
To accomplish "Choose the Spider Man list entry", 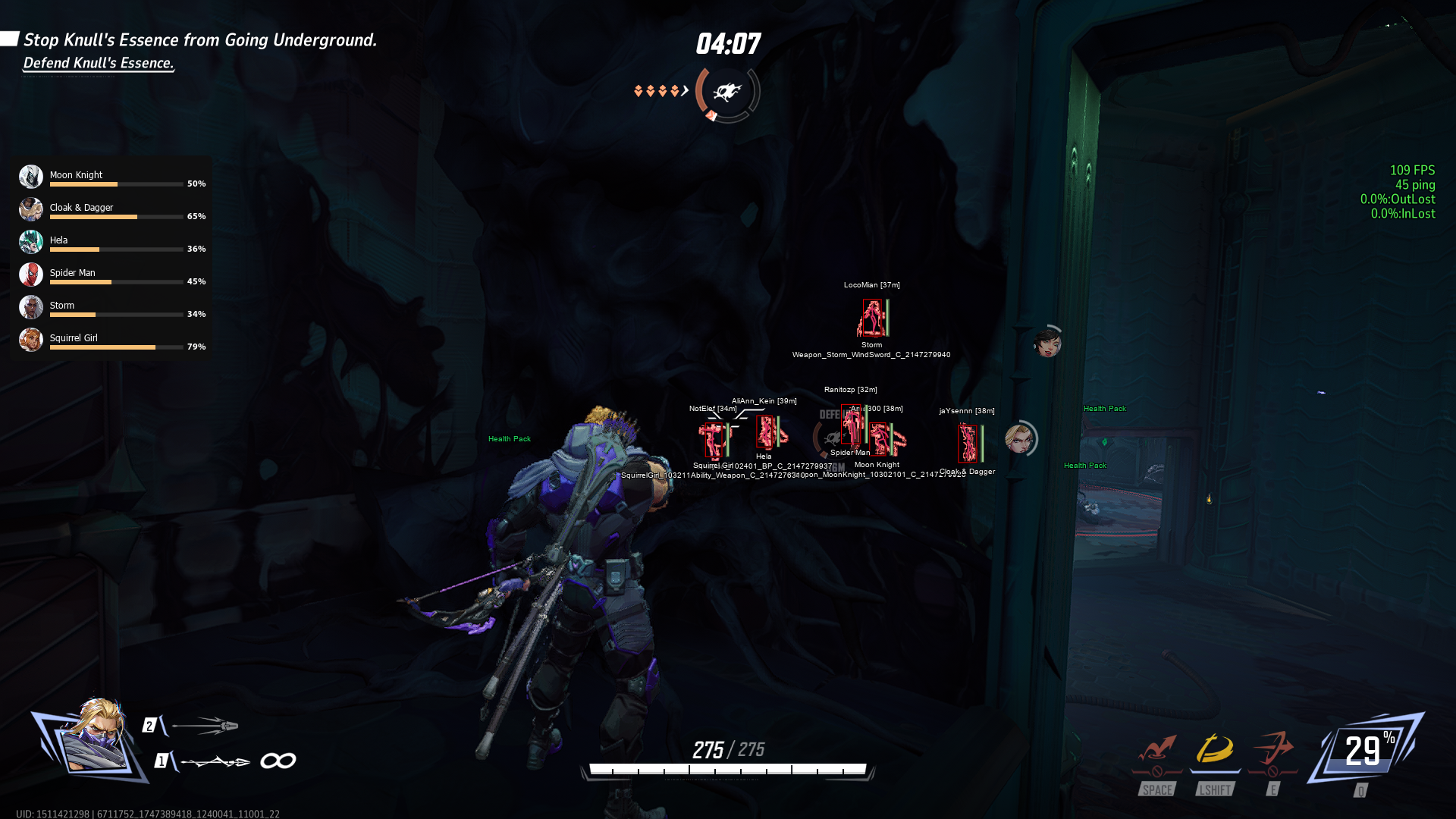I will (x=111, y=275).
